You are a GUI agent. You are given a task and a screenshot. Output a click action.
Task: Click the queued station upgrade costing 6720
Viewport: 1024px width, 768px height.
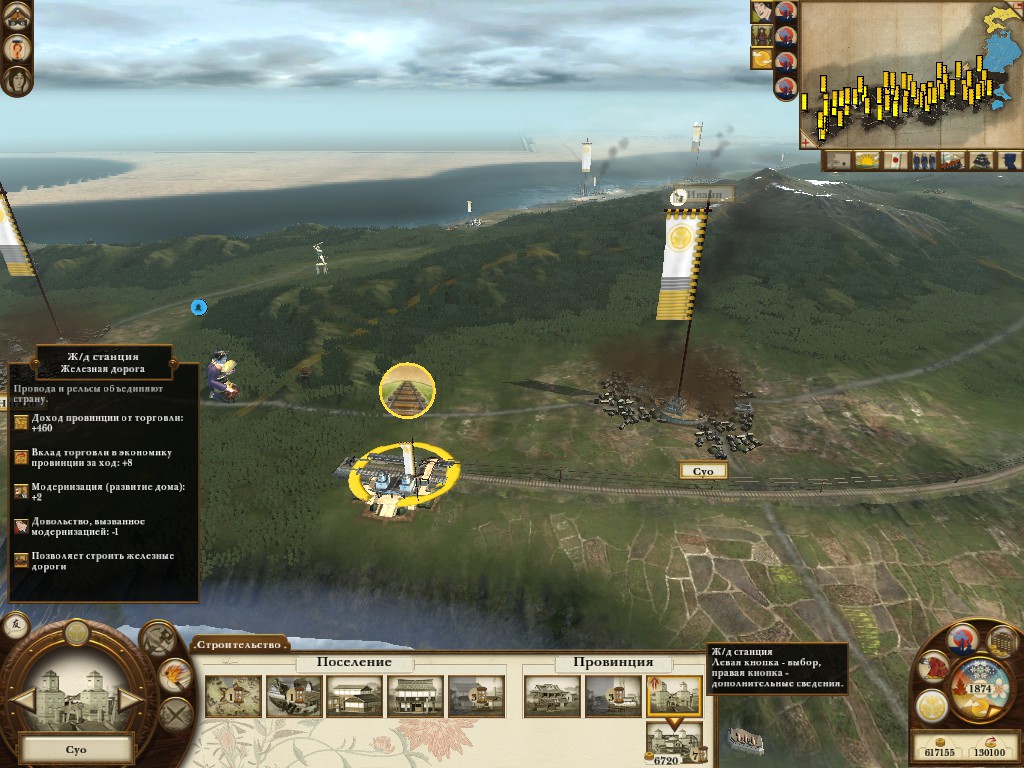[668, 744]
